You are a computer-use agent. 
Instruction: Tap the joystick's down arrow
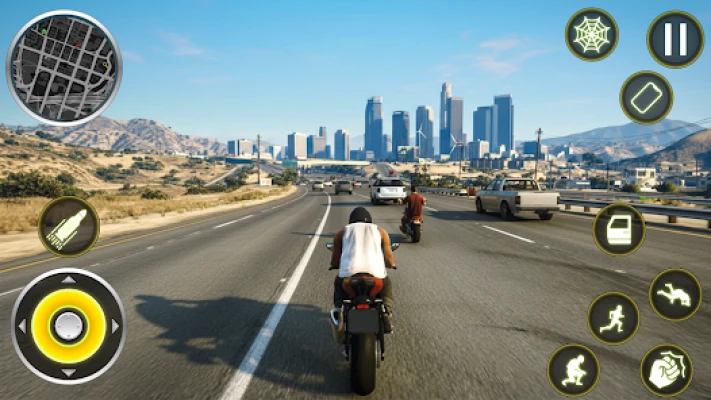tap(68, 371)
